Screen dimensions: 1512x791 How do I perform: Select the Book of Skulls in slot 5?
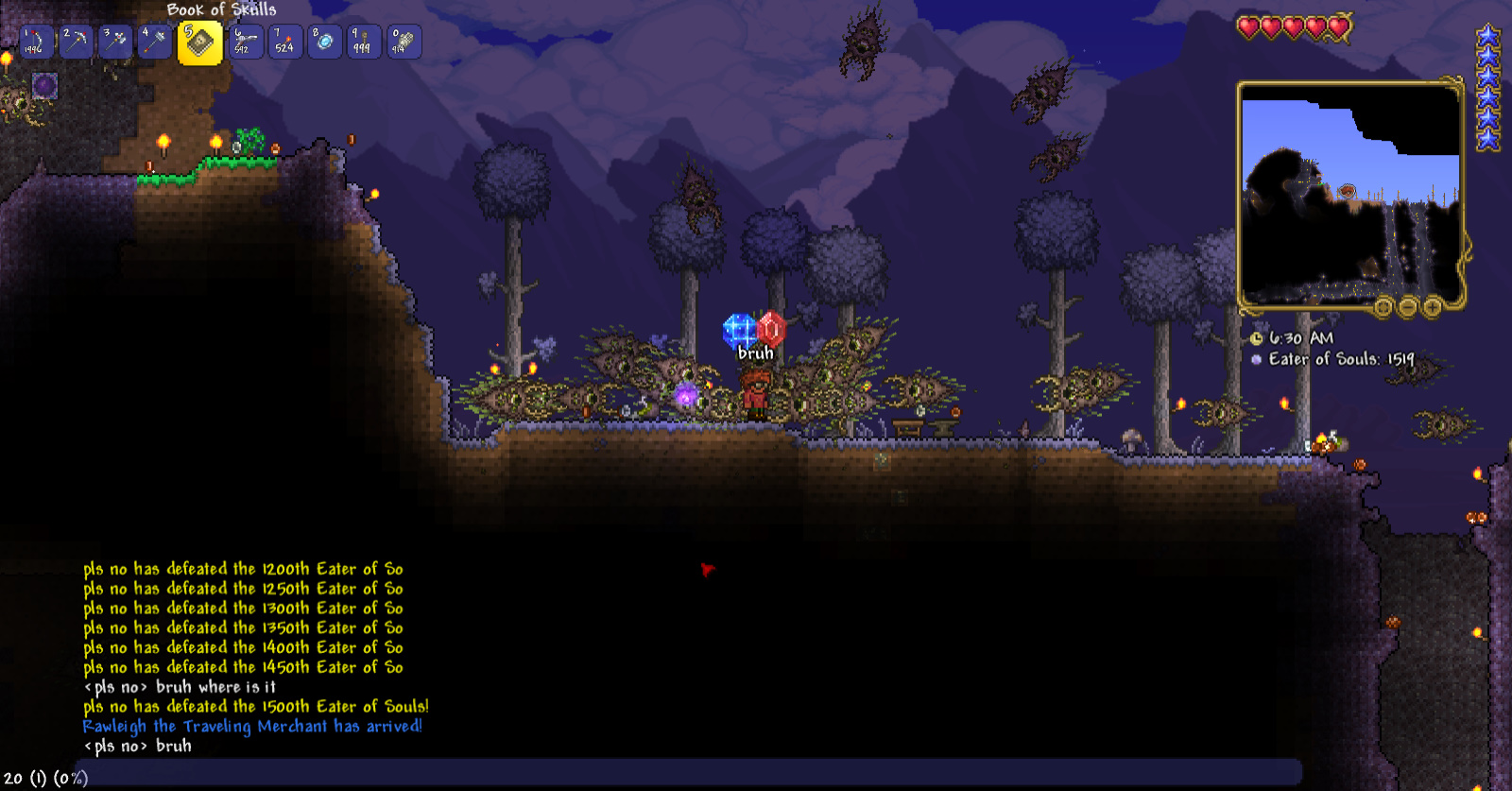click(x=198, y=40)
